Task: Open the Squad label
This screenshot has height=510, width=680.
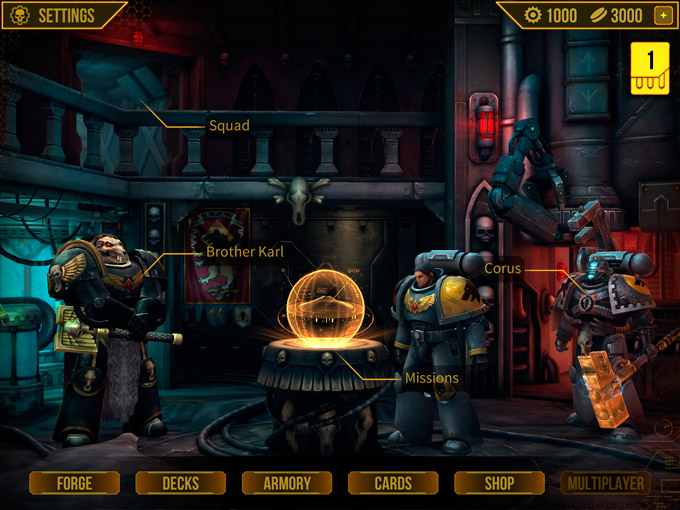Action: click(x=229, y=126)
